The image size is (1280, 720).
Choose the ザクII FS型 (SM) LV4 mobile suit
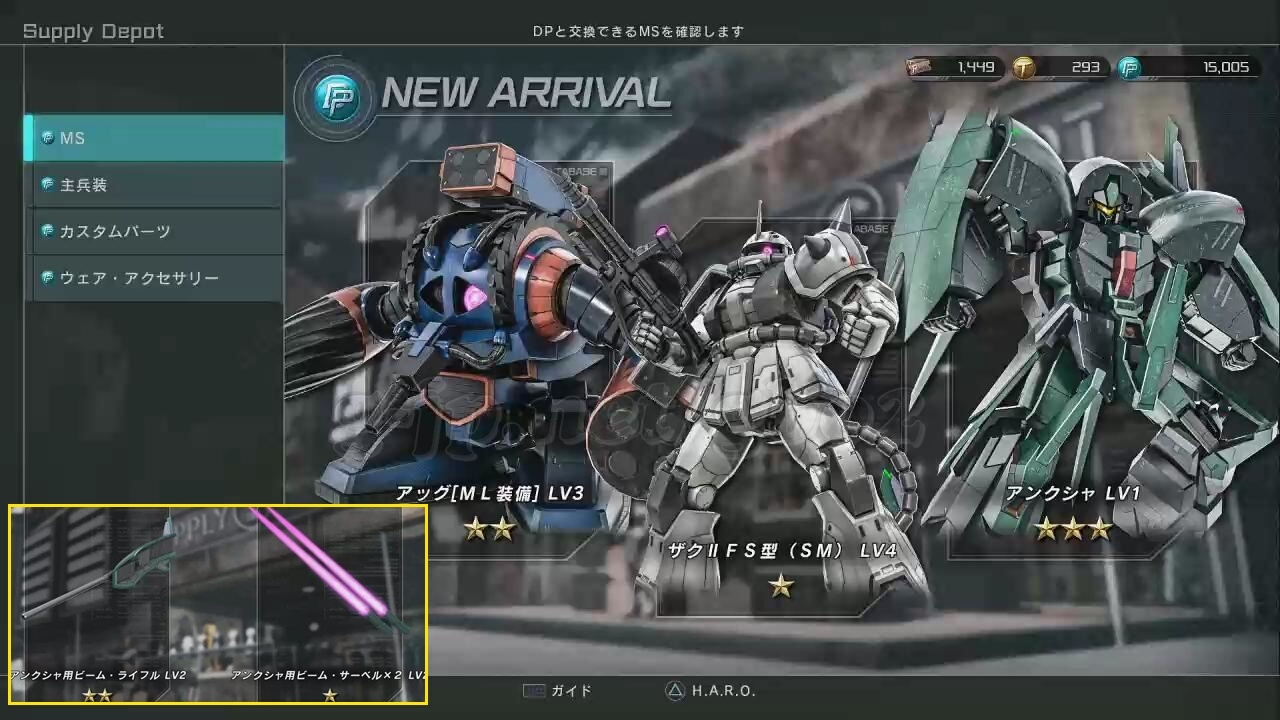(780, 420)
